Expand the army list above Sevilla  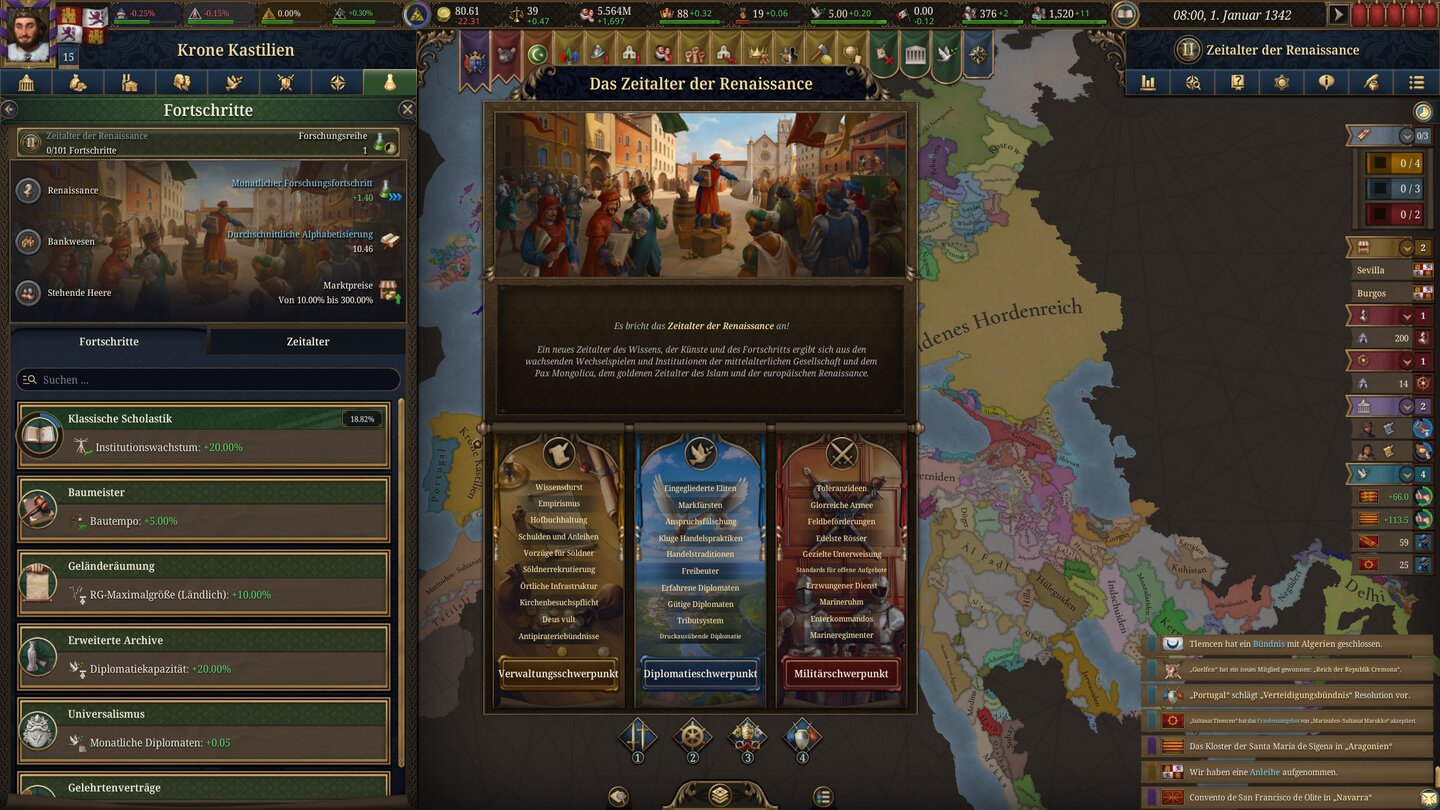point(1406,247)
